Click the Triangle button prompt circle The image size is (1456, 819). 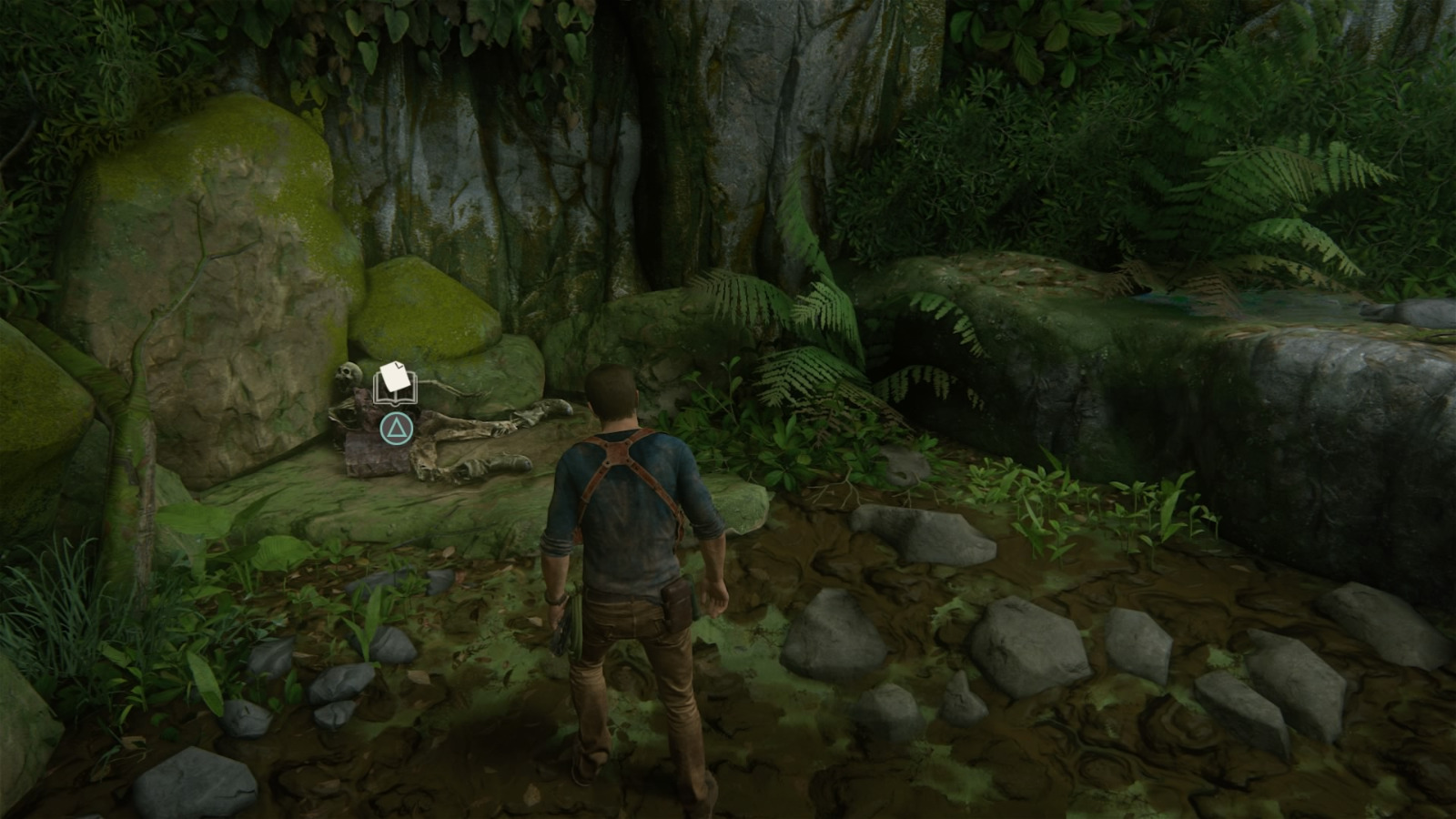pyautogui.click(x=396, y=428)
